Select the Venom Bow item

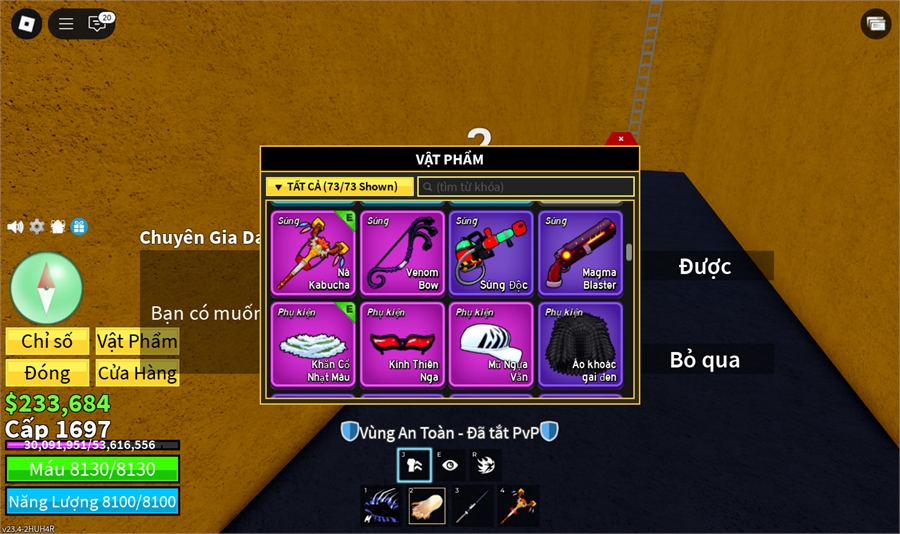tap(403, 253)
